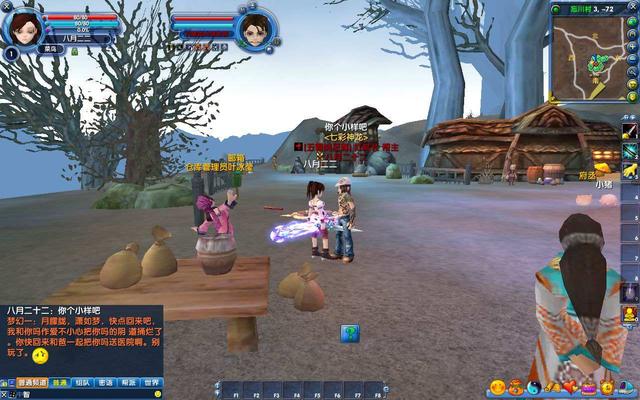The width and height of the screenshot is (640, 400).
Task: Open the birthday cake icon in the menu bar
Action: (588, 387)
